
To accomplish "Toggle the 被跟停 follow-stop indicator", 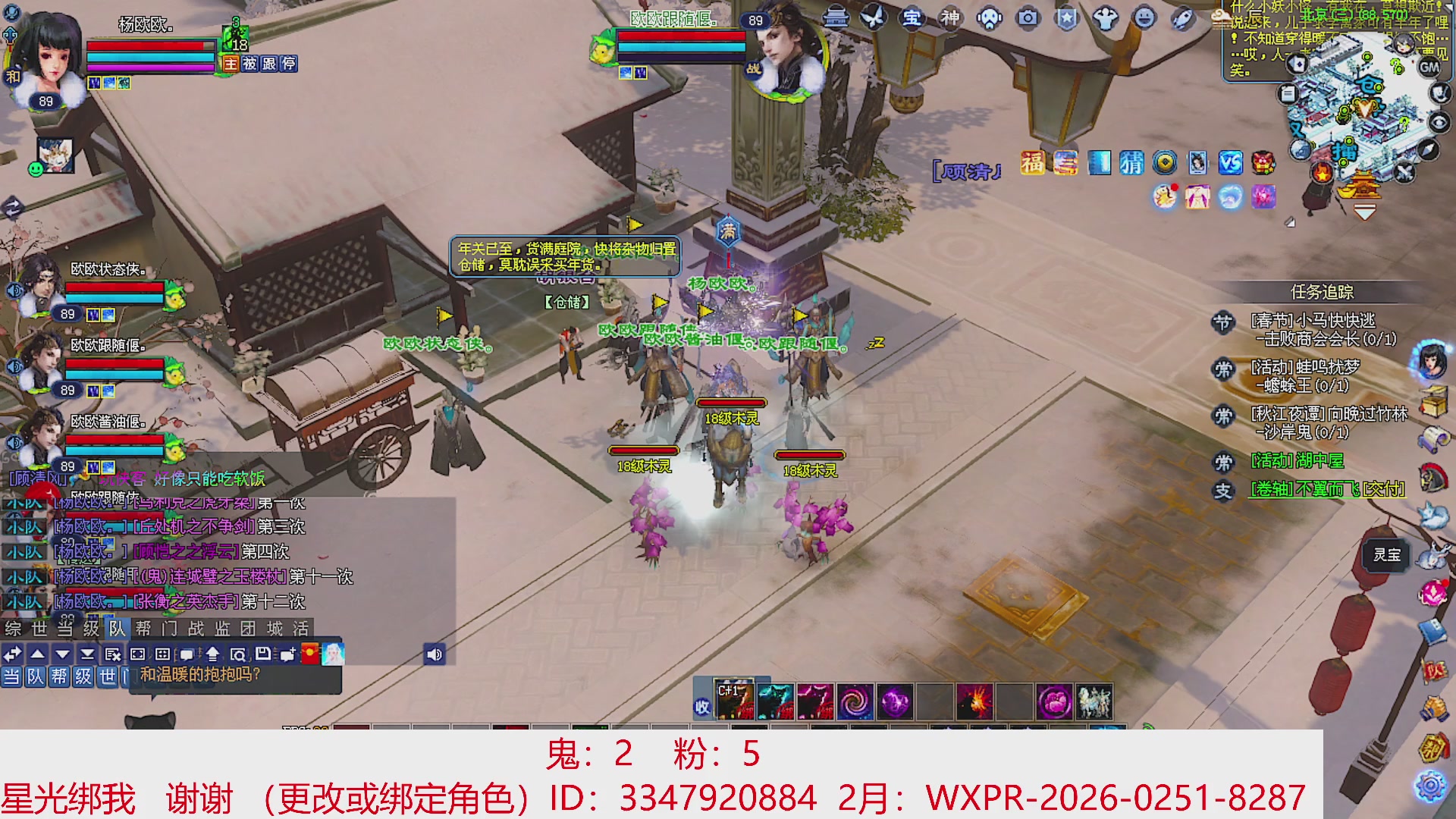I will 270,64.
